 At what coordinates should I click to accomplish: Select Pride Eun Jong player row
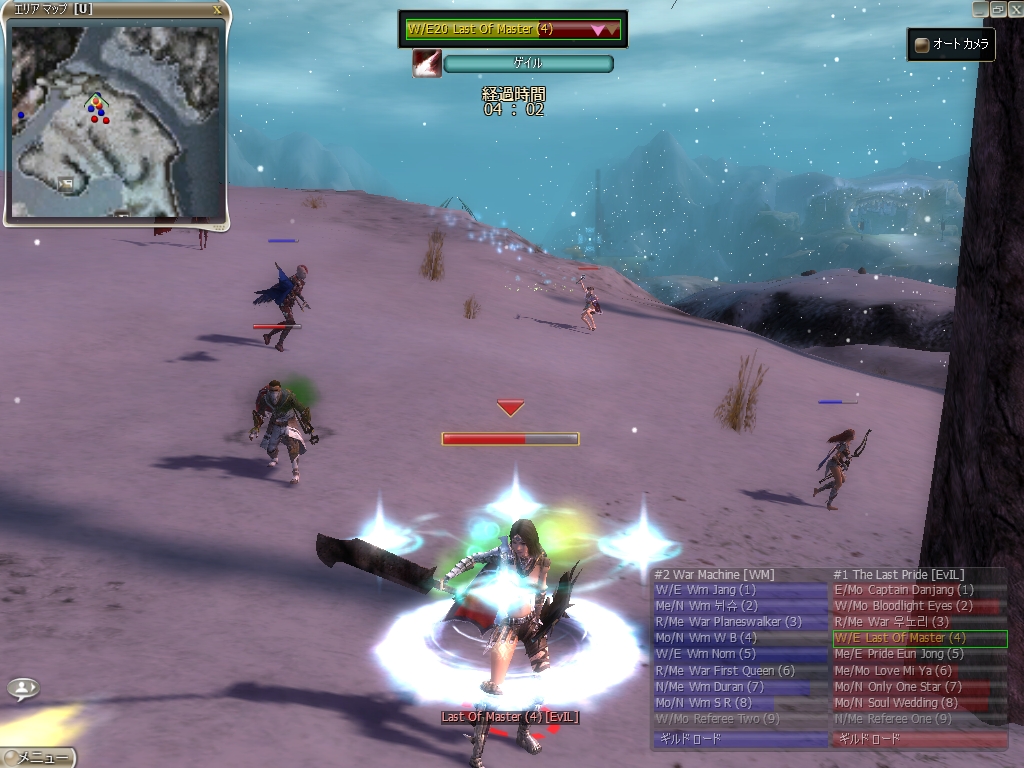click(x=918, y=654)
